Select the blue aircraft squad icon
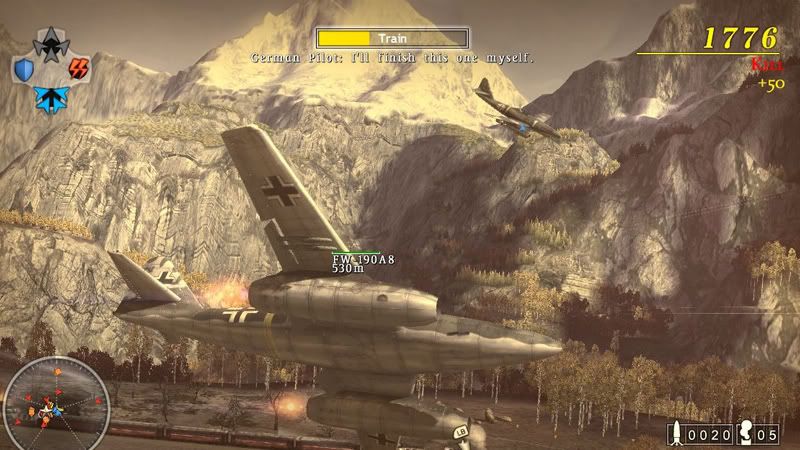Image resolution: width=800 pixels, height=450 pixels. tap(49, 98)
